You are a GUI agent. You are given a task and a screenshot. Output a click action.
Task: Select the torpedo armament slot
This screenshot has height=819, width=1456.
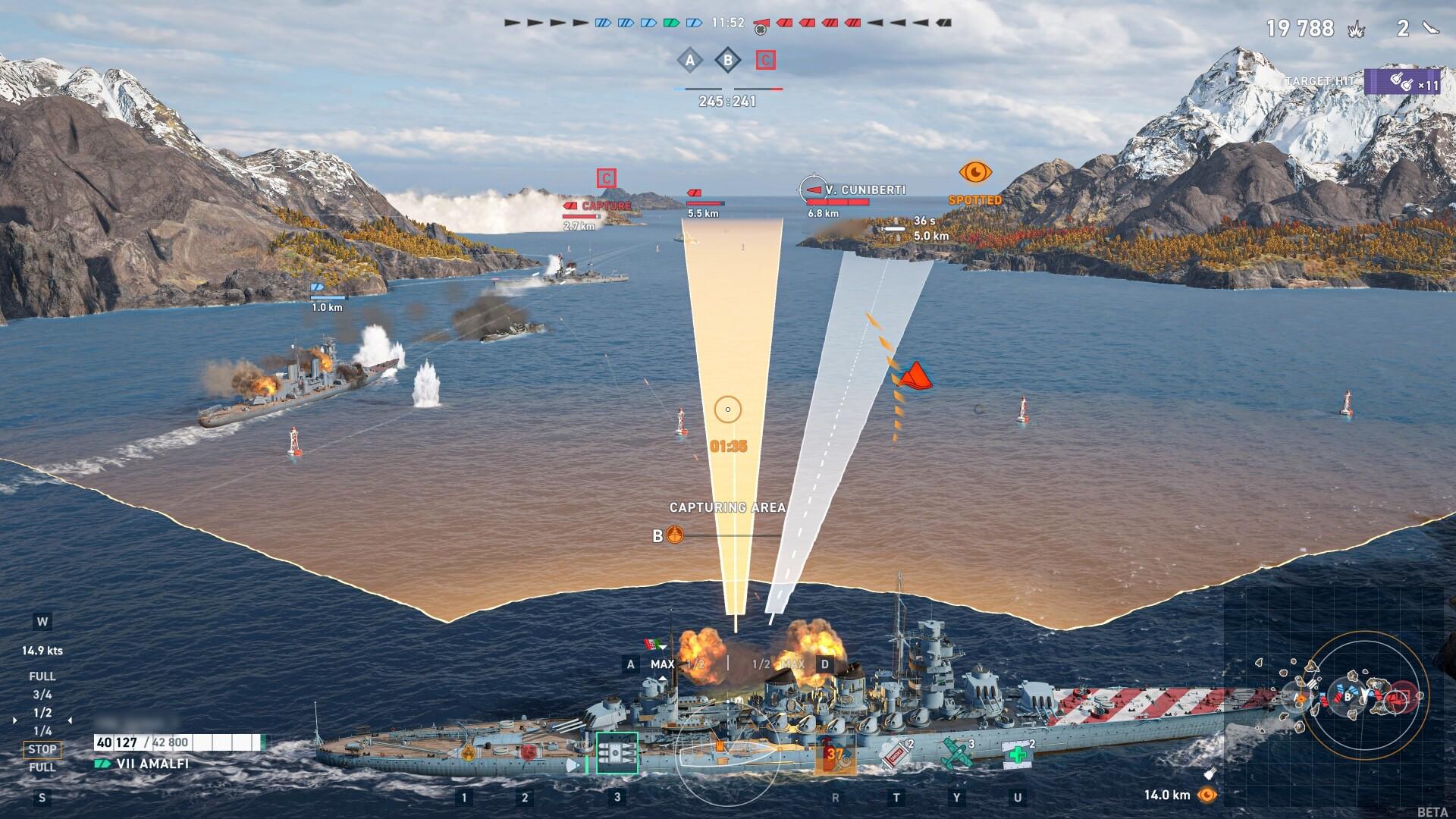pos(617,753)
